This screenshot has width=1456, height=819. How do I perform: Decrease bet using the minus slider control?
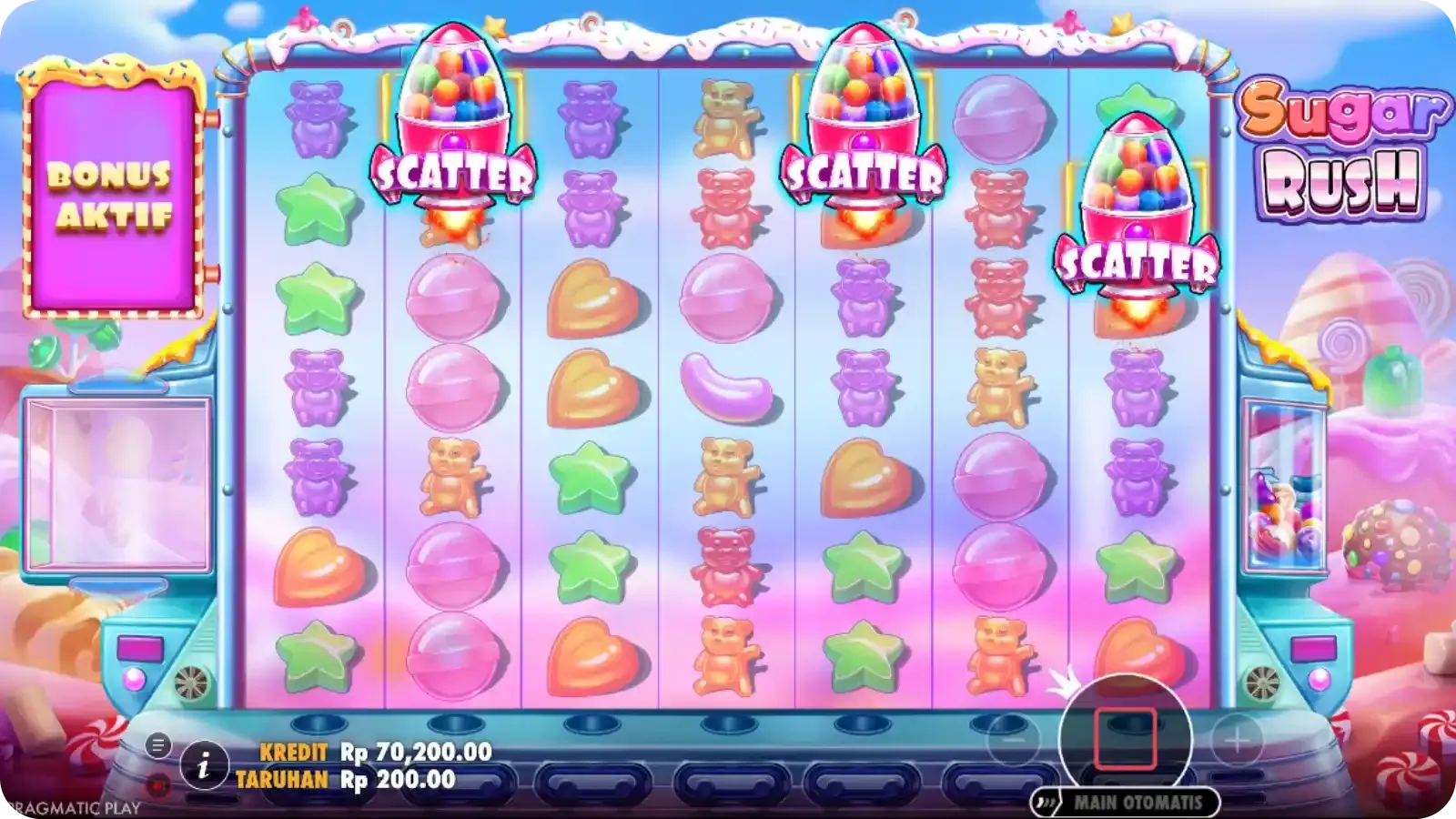[1016, 738]
